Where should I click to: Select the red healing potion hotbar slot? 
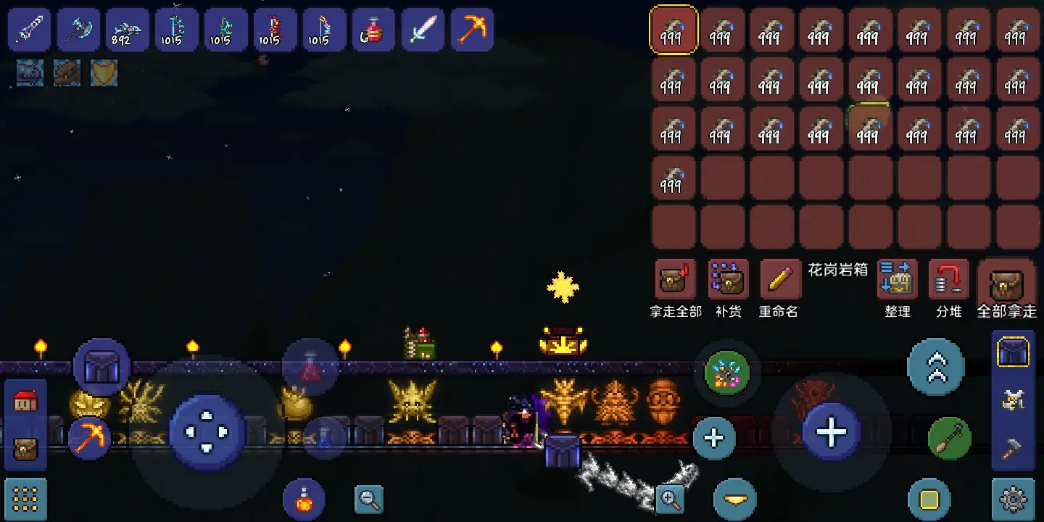[373, 30]
